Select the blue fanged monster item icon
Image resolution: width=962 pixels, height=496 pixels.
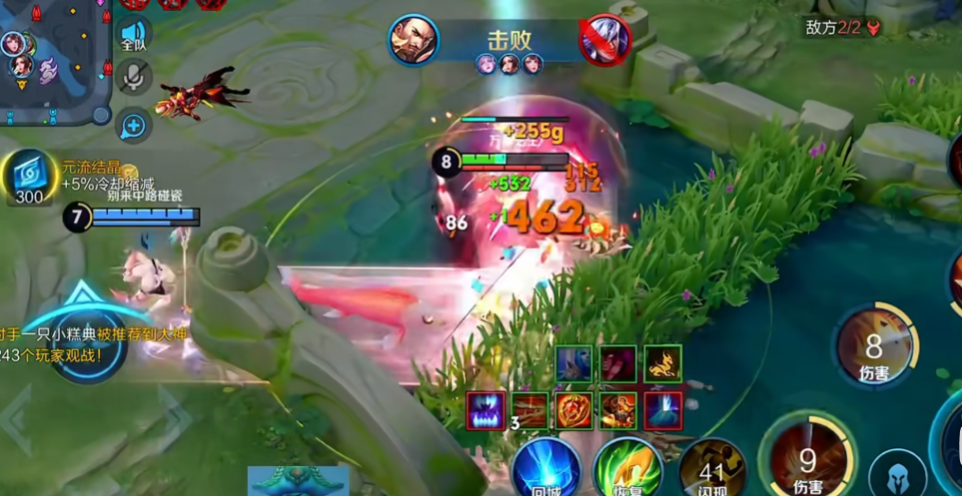coord(485,410)
